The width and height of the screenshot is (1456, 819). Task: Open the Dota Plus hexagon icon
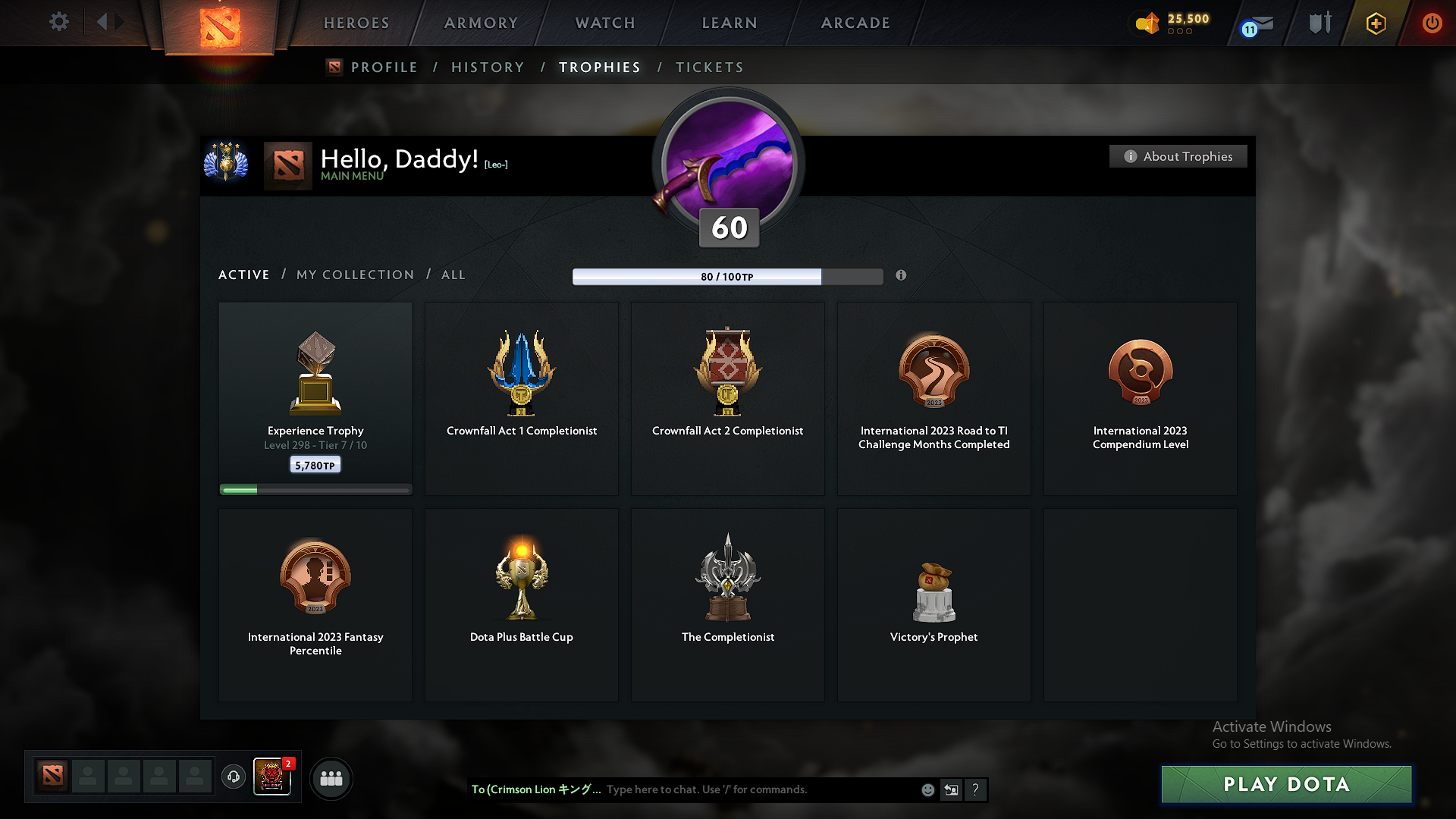point(1375,23)
